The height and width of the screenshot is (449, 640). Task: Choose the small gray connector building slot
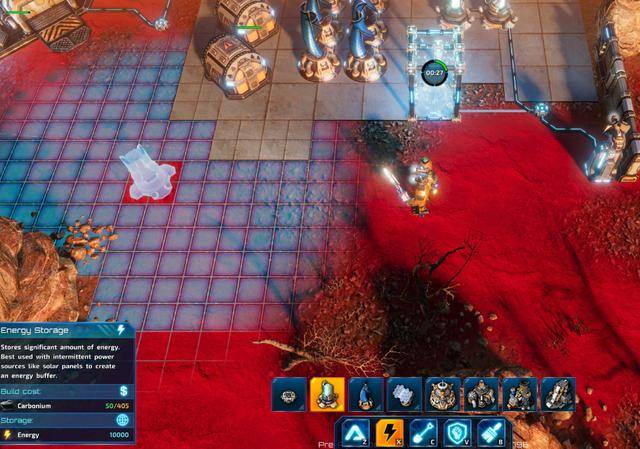289,395
